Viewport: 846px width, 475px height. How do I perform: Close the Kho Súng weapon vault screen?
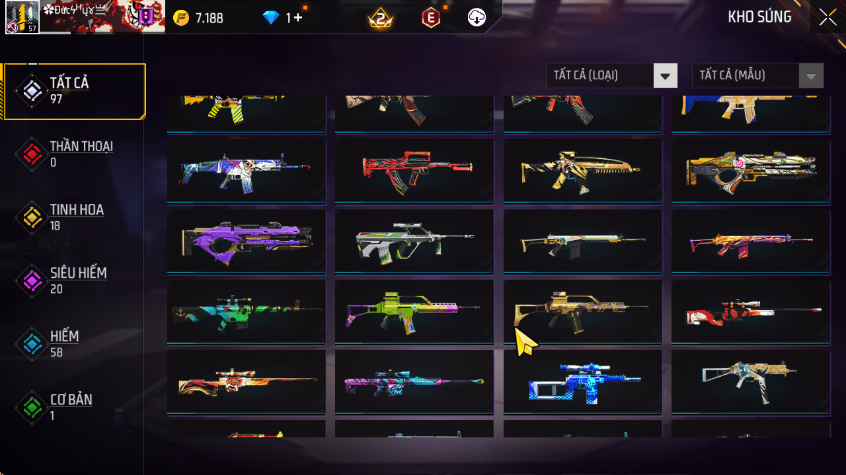pos(827,17)
